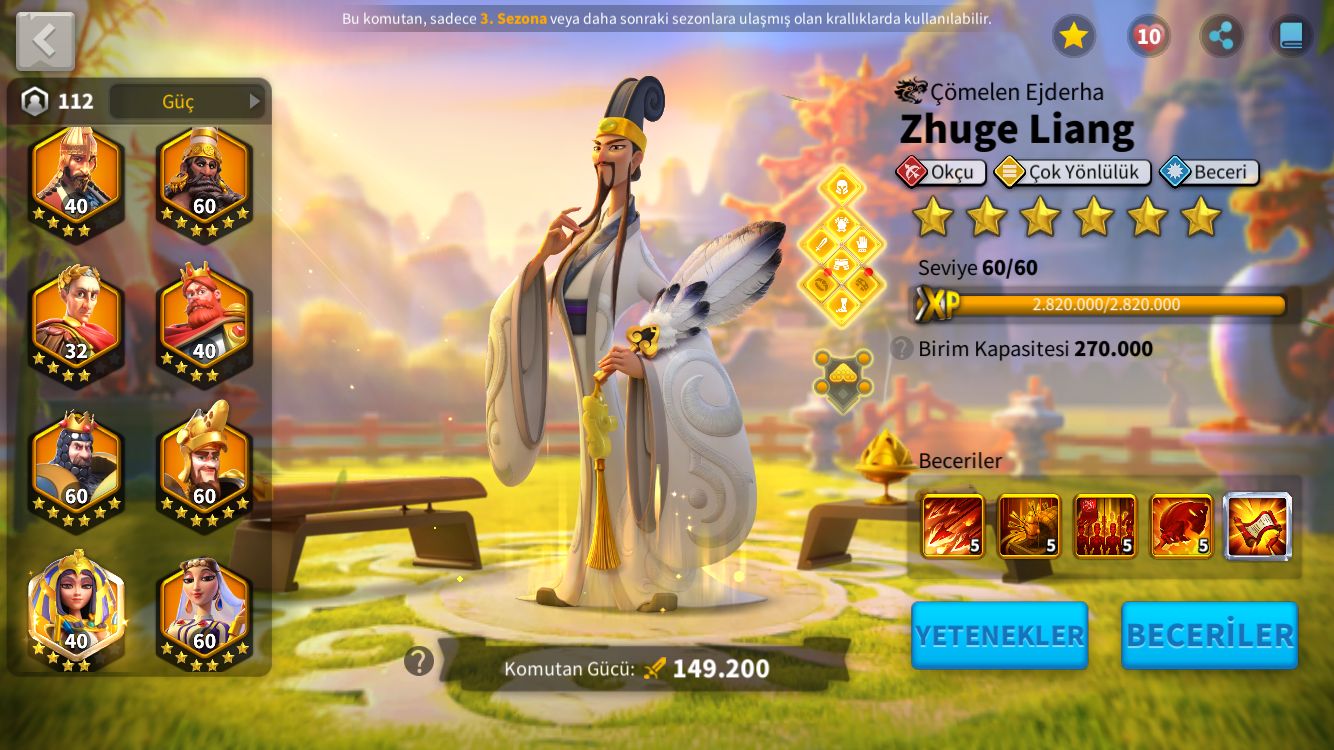Viewport: 1334px width, 750px height.
Task: Choose the red-bearded crowned commander level 40
Action: (x=204, y=320)
